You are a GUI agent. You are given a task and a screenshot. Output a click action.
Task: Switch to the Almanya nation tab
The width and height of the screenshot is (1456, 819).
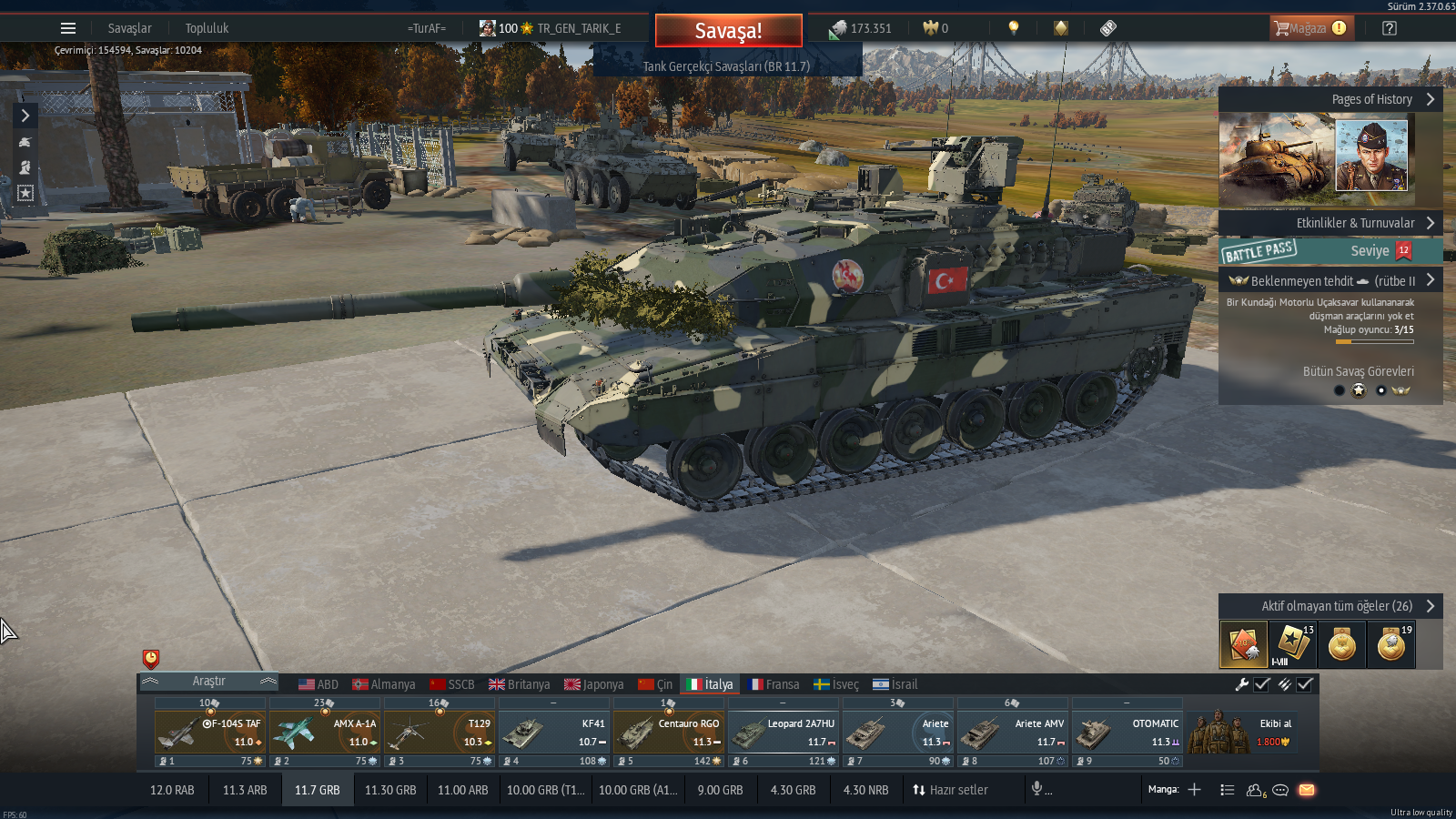384,684
